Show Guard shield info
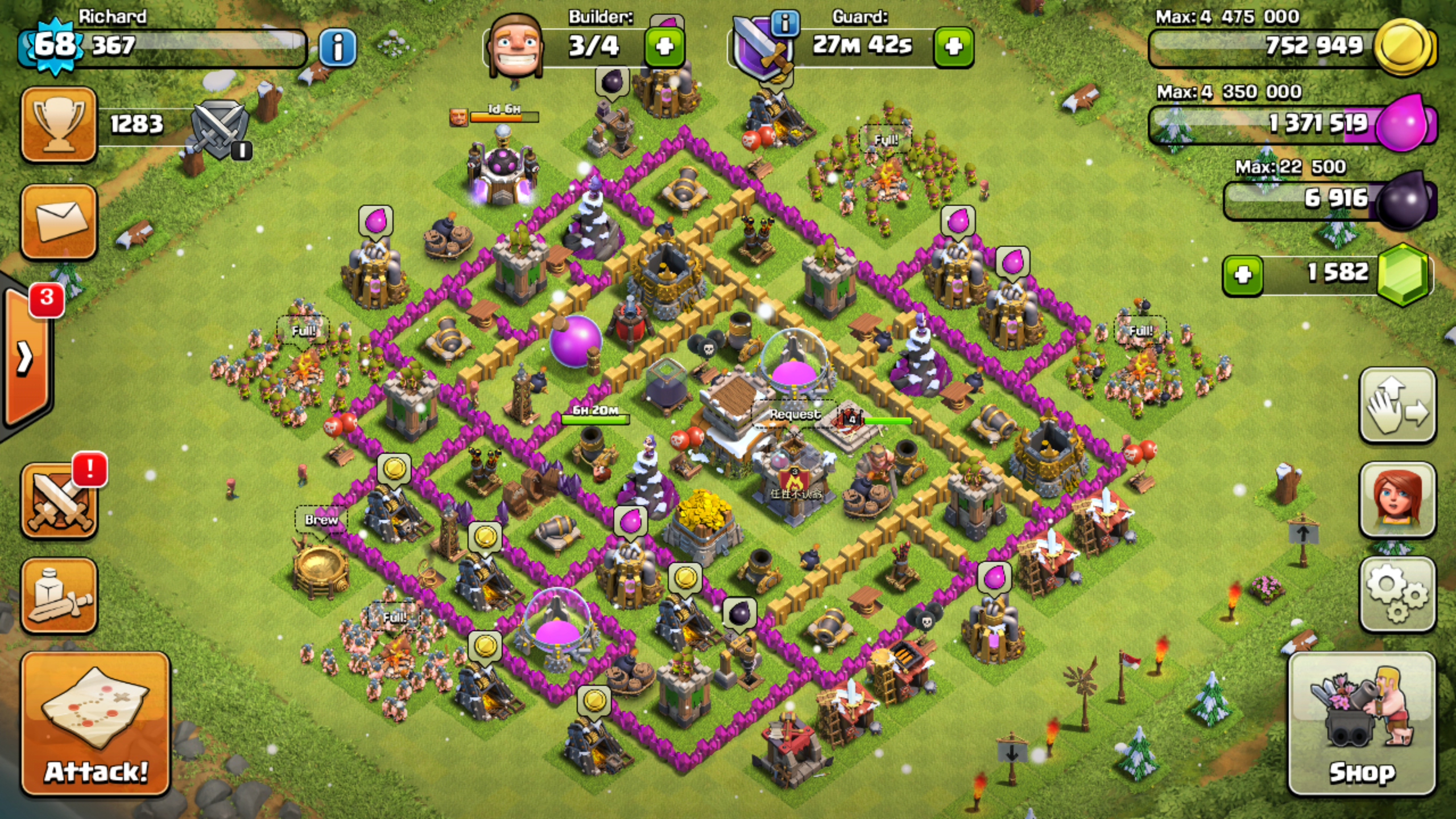This screenshot has height=819, width=1456. 785,24
